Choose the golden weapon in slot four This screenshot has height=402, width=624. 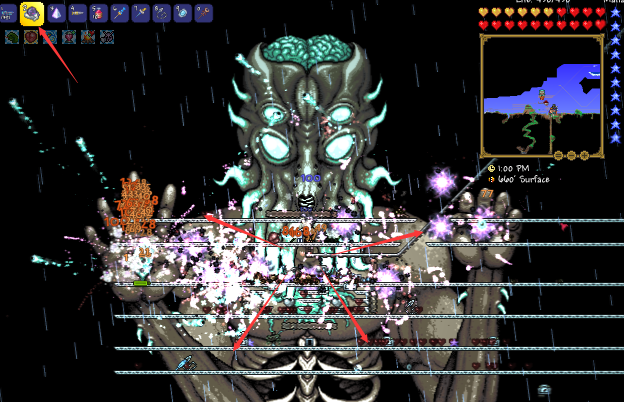pos(77,13)
